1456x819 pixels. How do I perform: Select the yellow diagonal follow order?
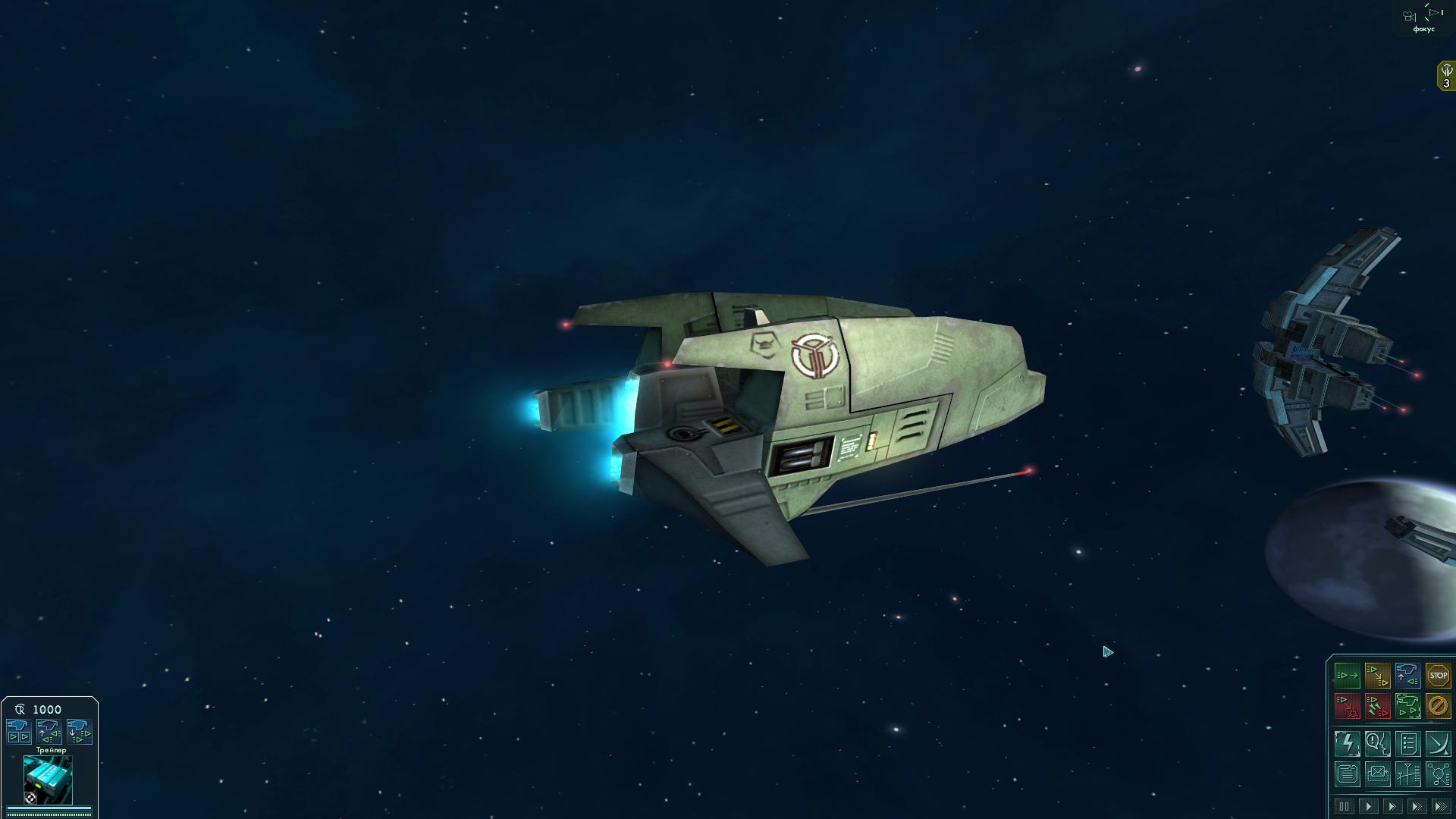coord(1377,675)
